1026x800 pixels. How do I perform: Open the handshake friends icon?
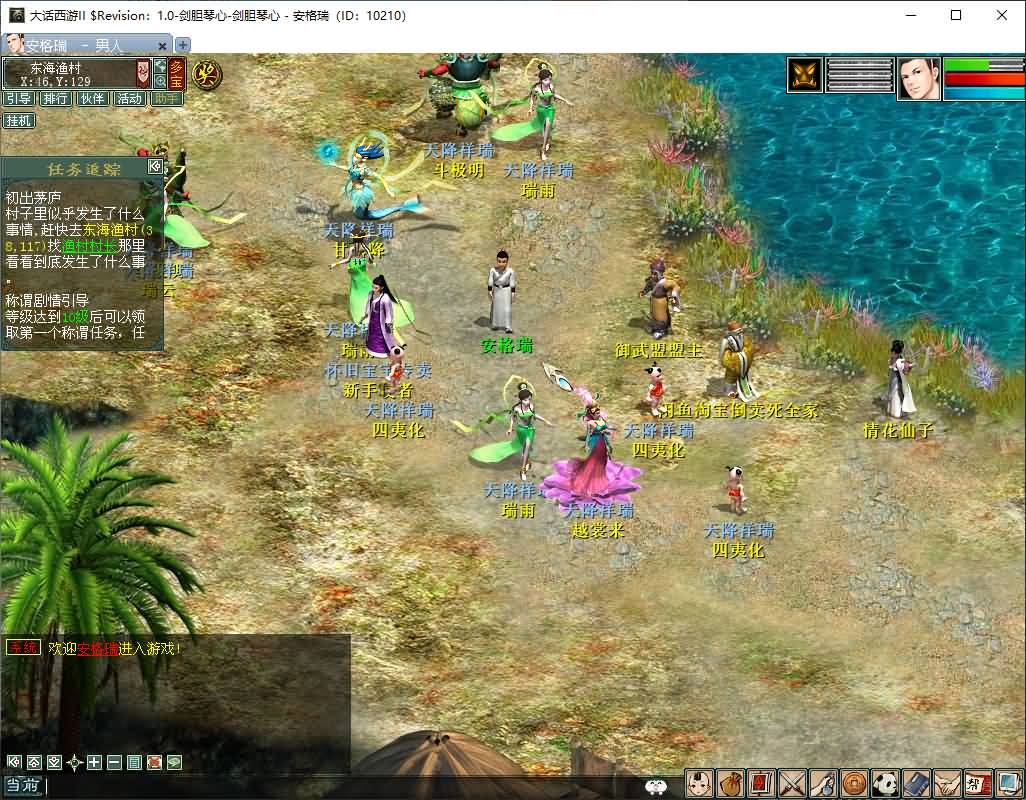[x=947, y=783]
